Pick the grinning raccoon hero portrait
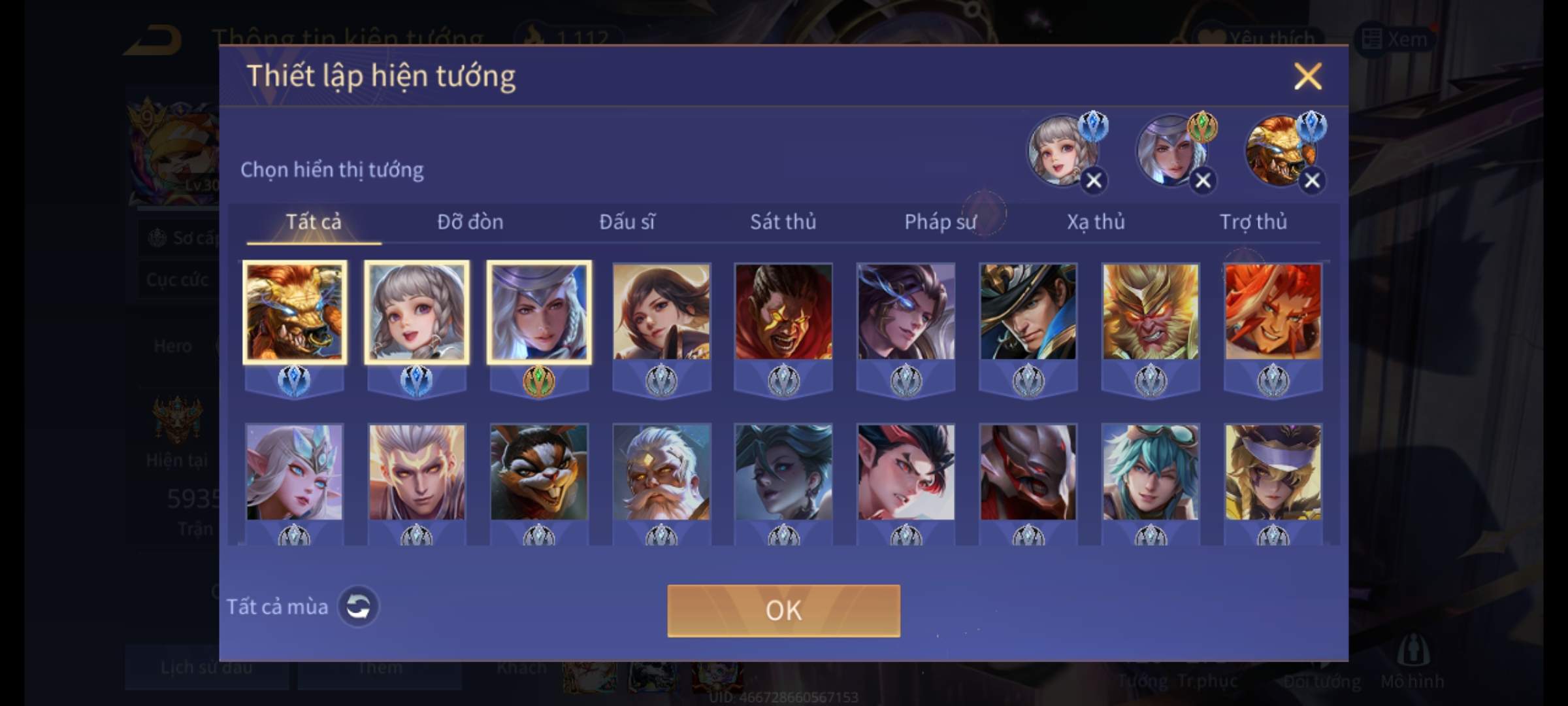This screenshot has height=706, width=1568. [539, 472]
